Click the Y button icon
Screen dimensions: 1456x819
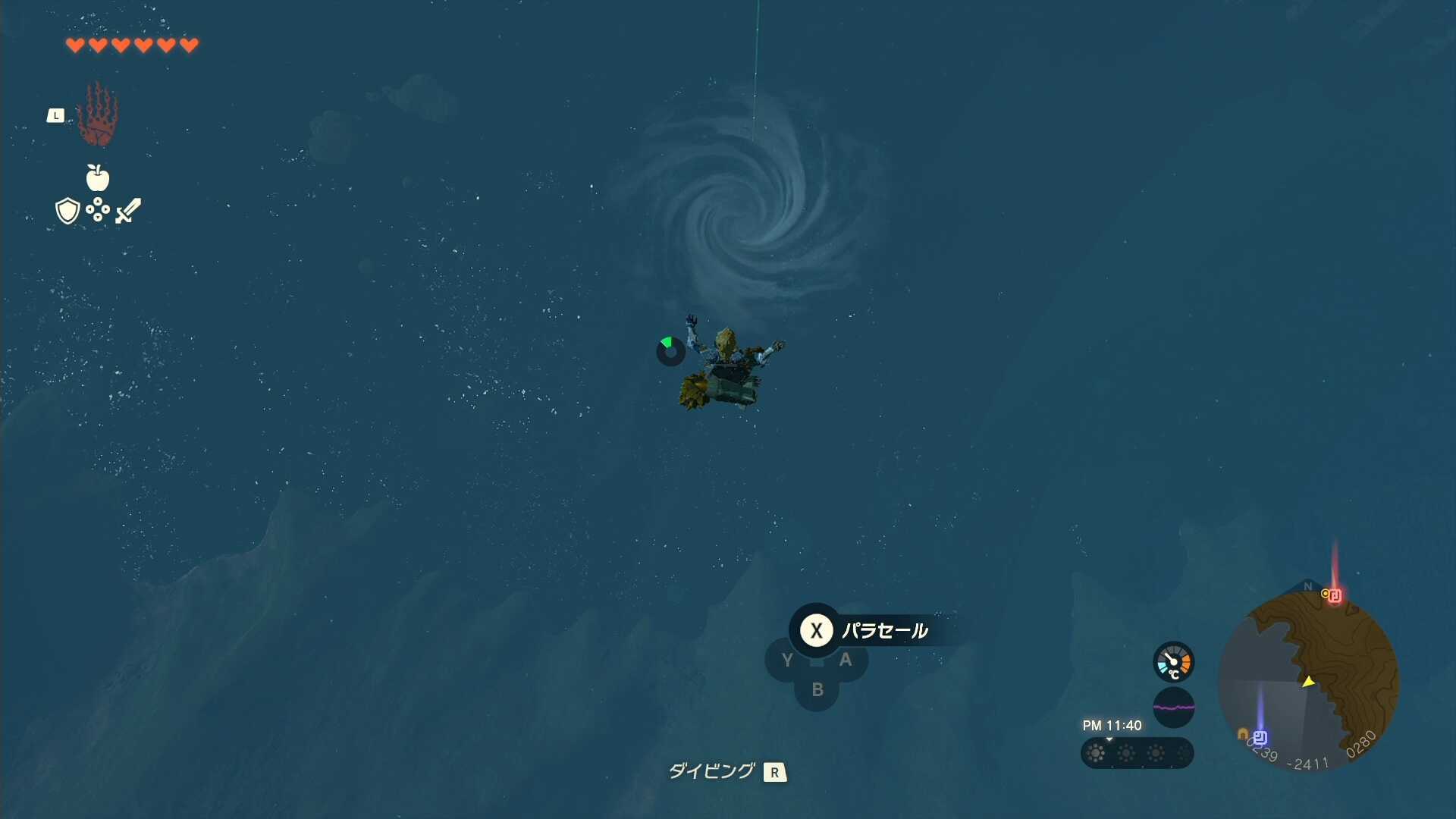tap(786, 660)
